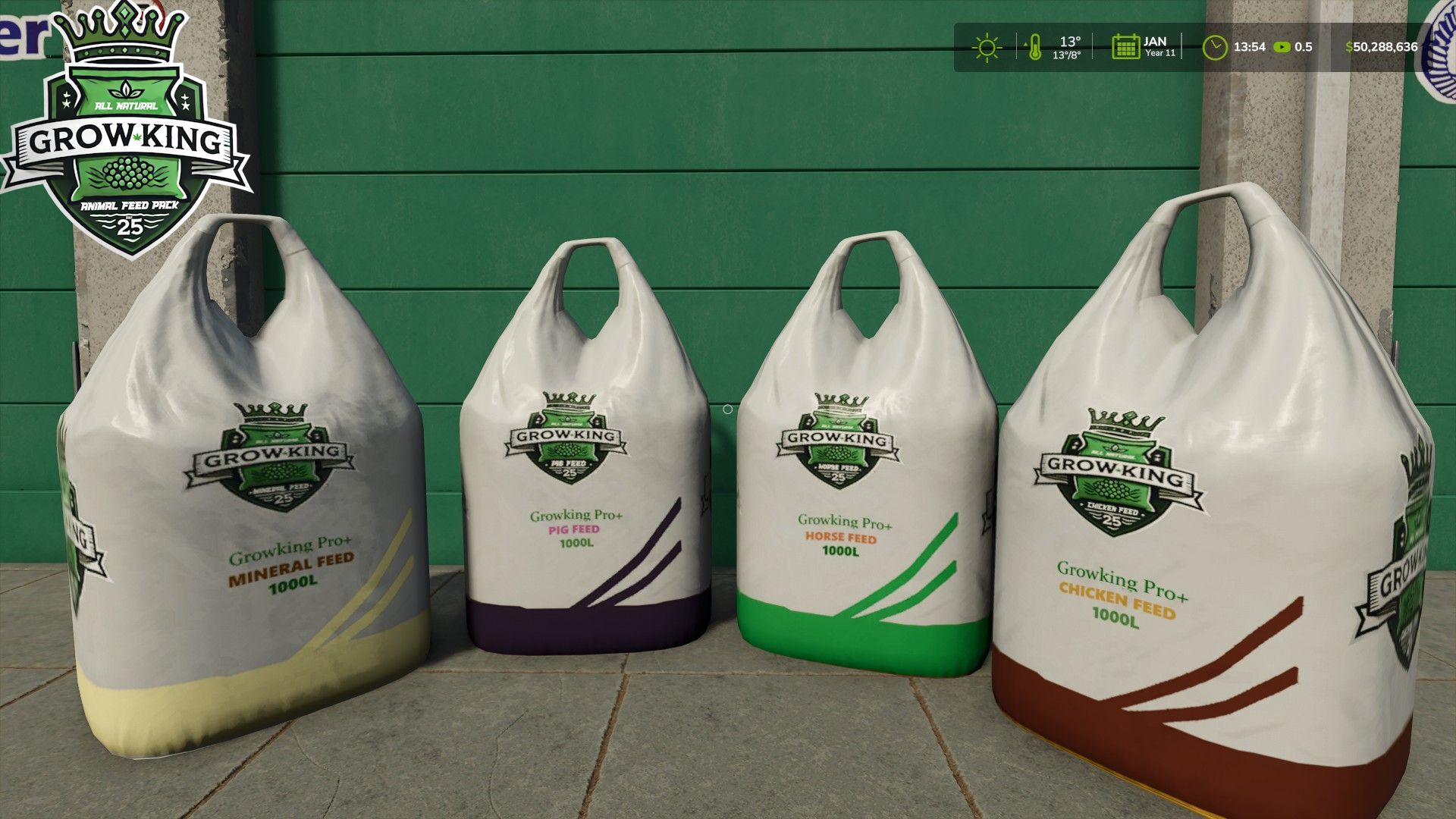Click the clock icon in the HUD

coord(1214,47)
